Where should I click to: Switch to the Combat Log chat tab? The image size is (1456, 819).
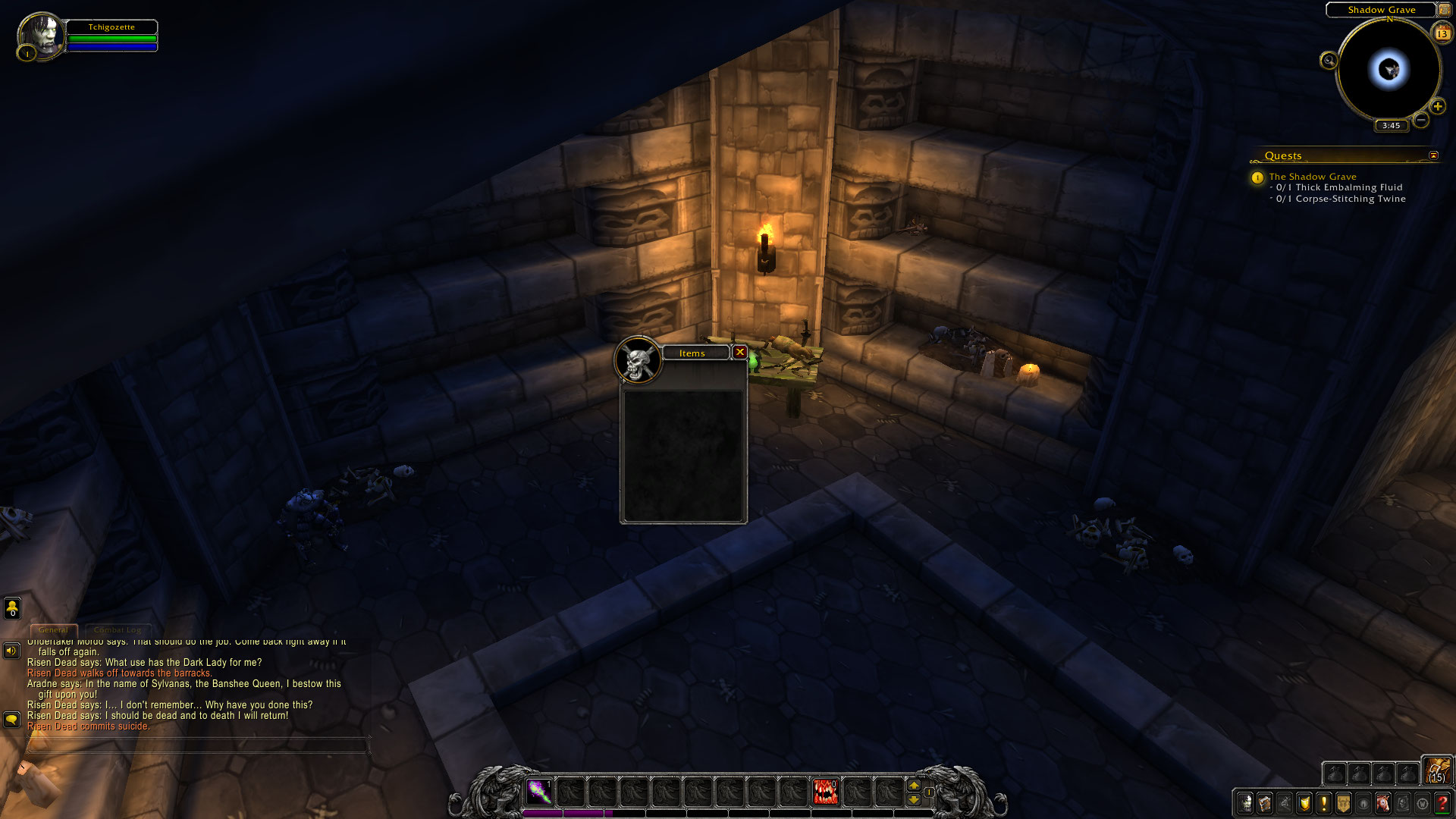[118, 630]
